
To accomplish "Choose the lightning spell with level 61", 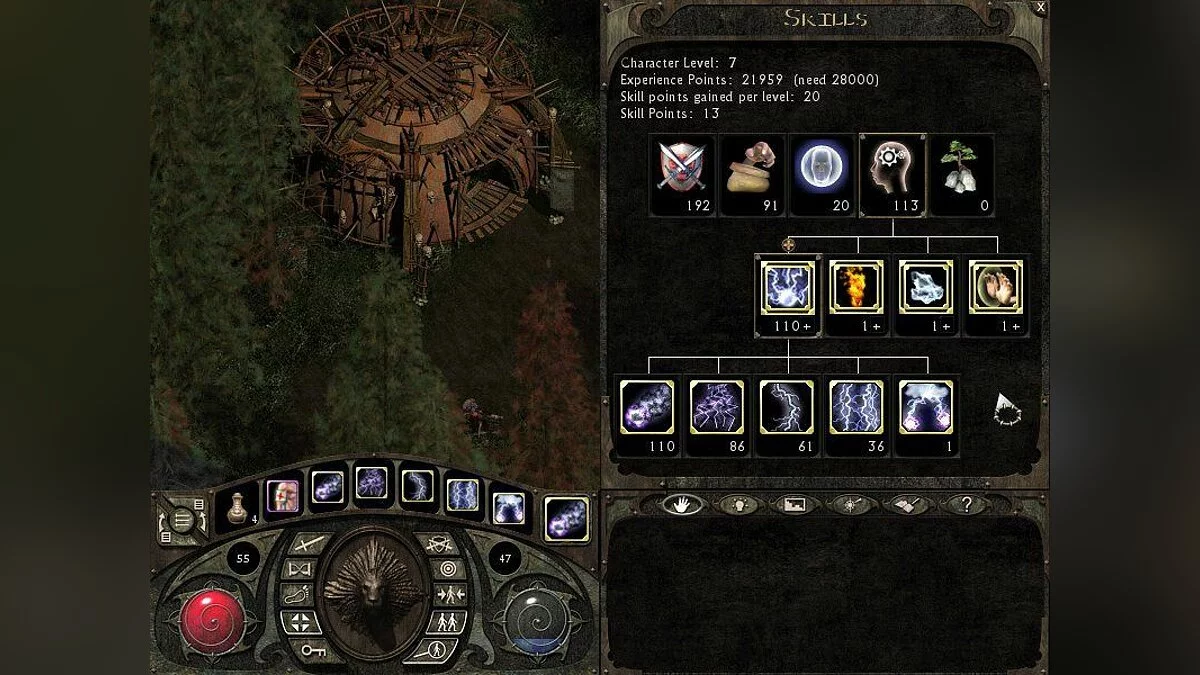I will [786, 407].
